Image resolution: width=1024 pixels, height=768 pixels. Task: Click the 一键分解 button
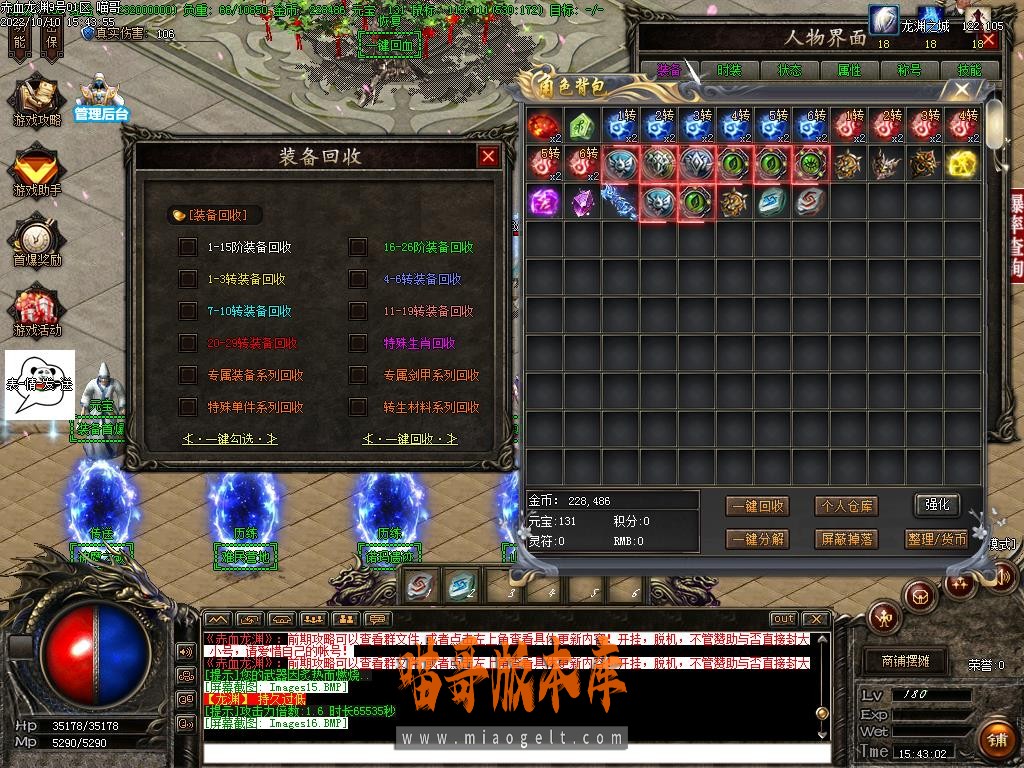tap(757, 539)
